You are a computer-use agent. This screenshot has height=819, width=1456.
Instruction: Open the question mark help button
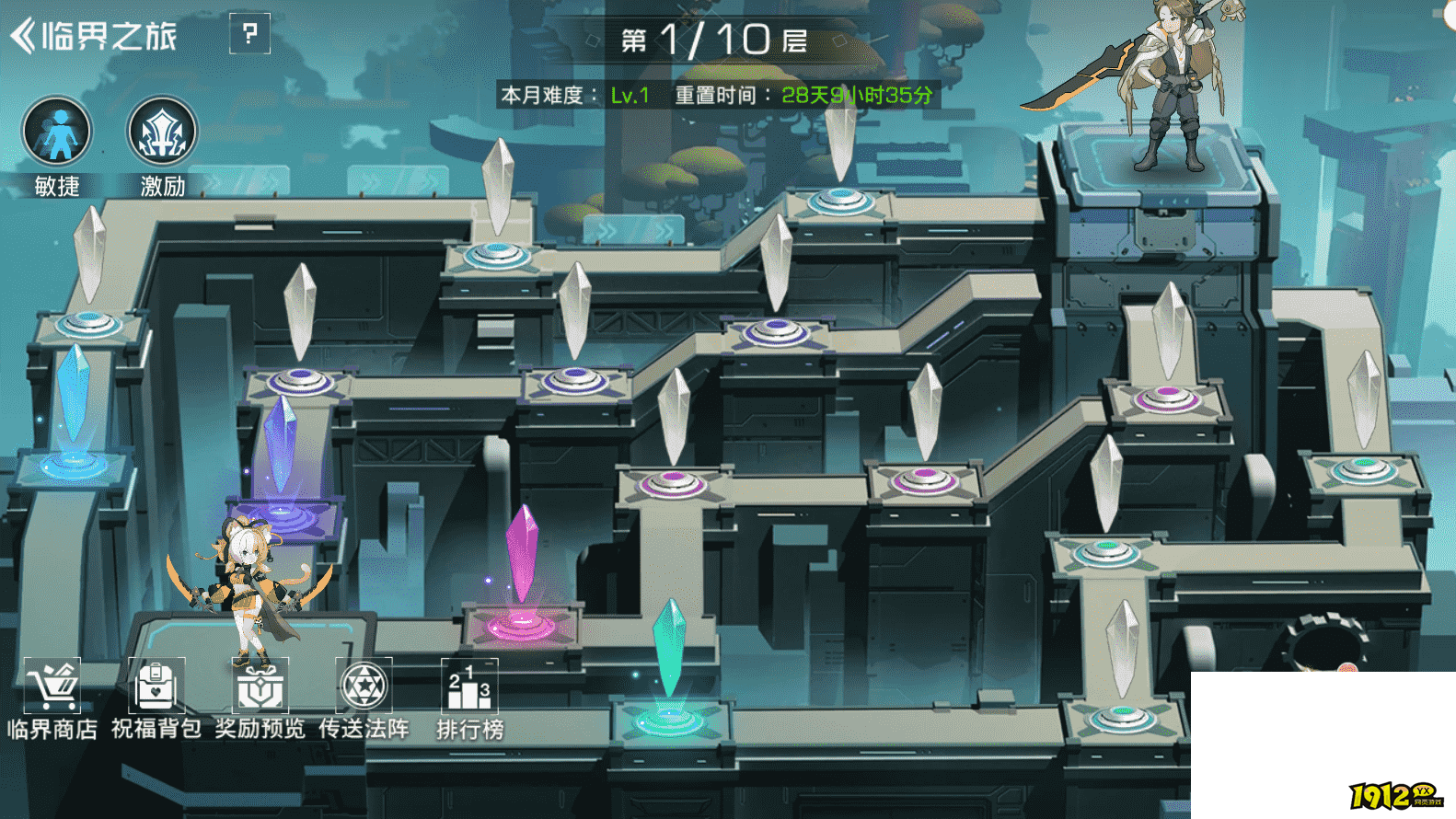(x=249, y=34)
